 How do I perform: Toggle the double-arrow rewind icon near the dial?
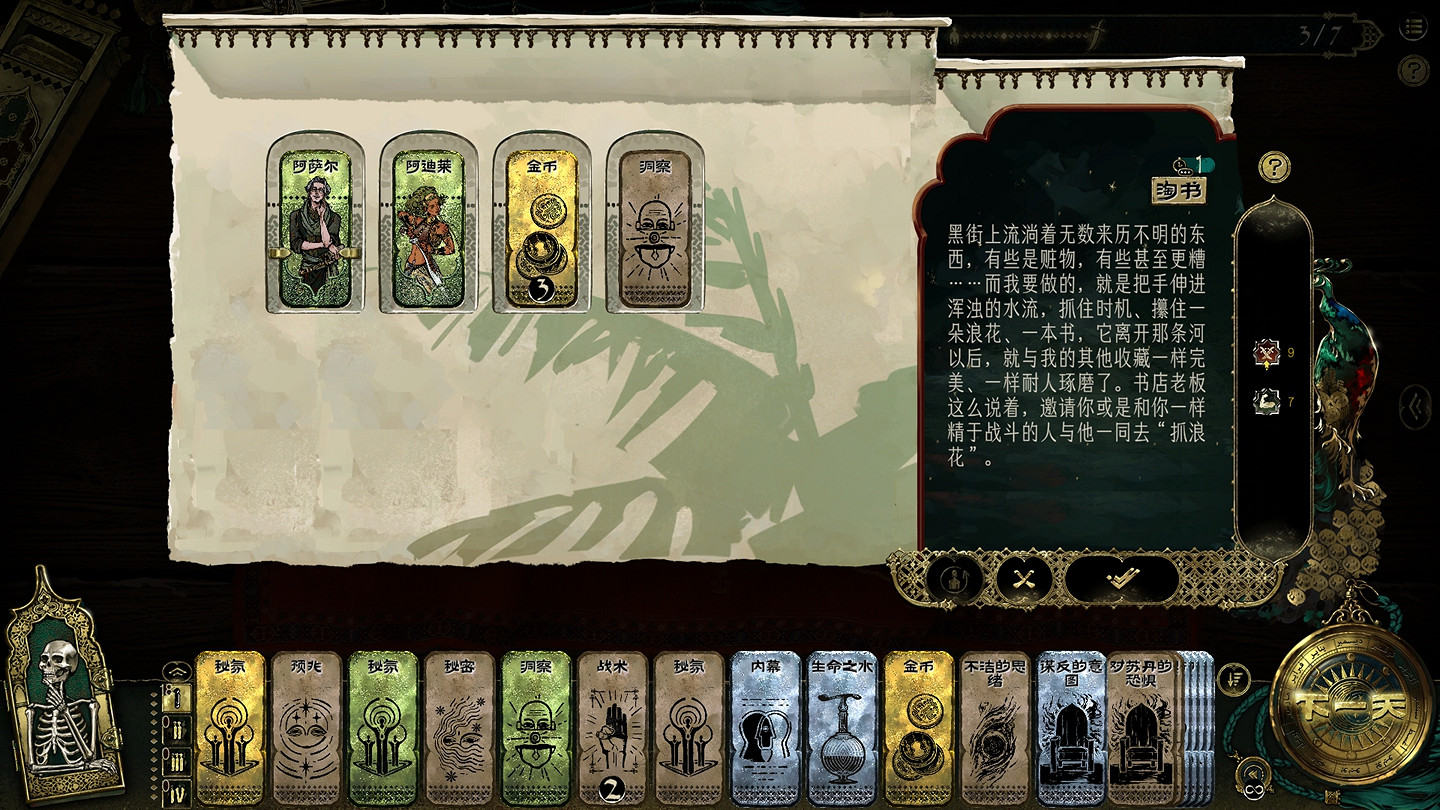(1253, 770)
